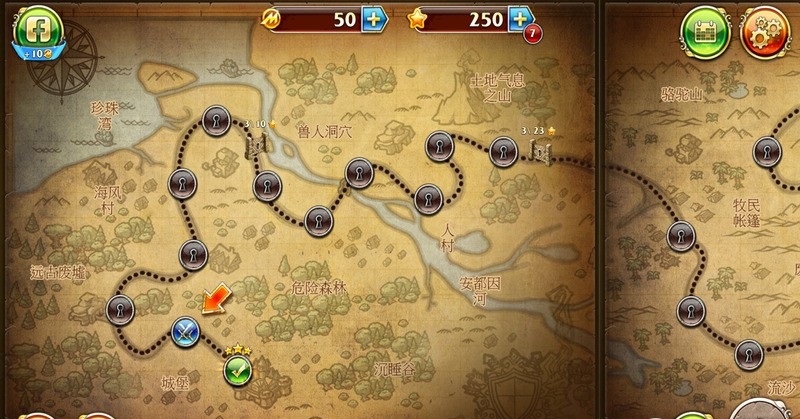Replay the completed green checkmark level
This screenshot has height=419, width=800.
237,371
